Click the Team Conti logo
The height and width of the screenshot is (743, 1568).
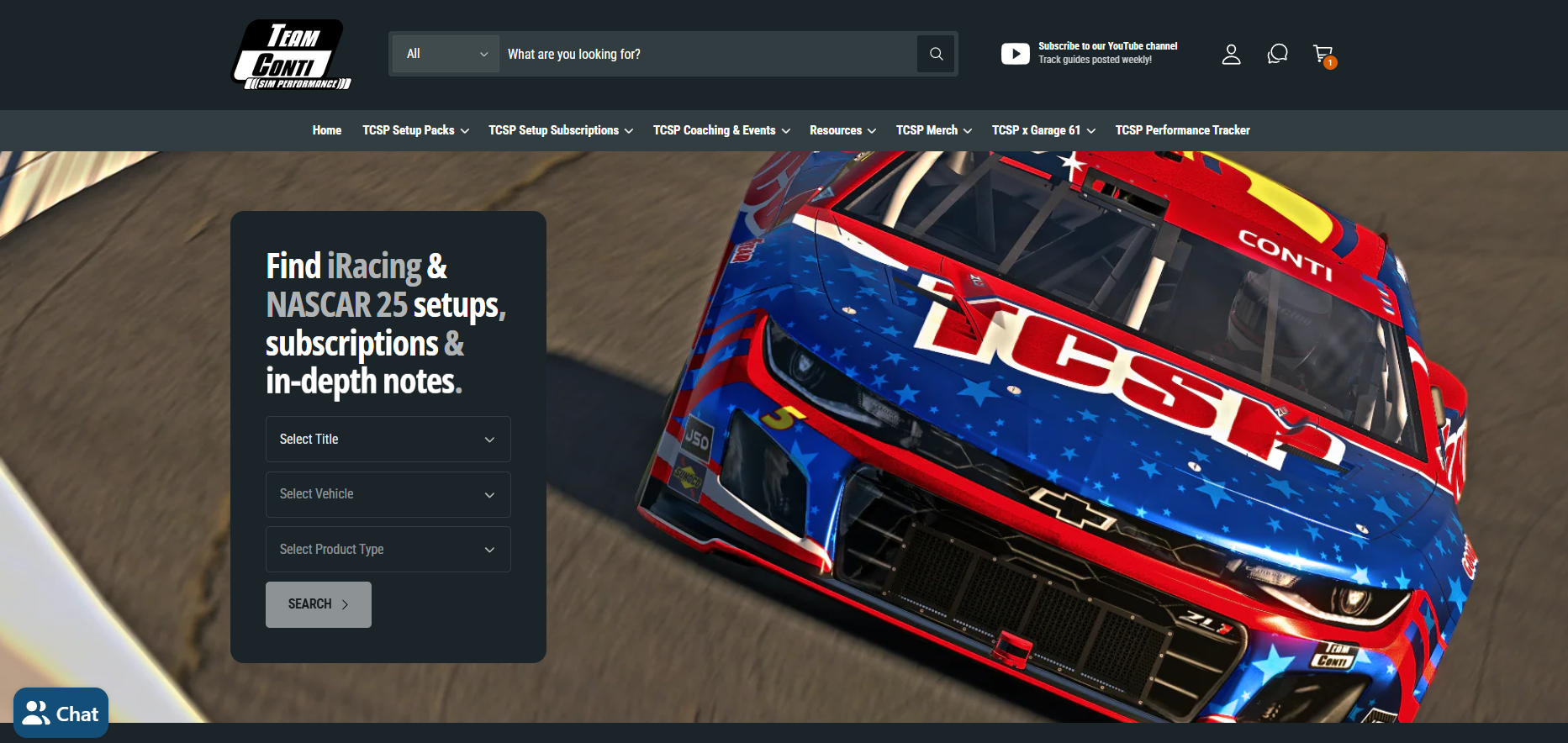[292, 55]
